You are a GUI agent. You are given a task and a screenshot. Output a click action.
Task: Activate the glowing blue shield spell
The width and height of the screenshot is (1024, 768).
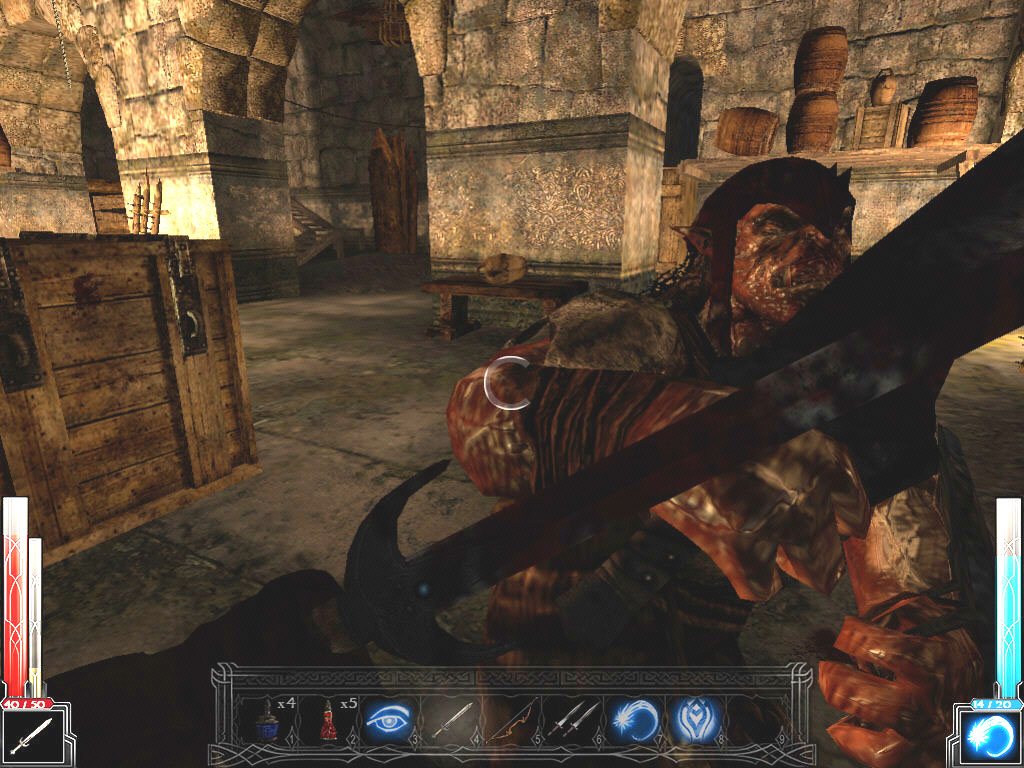696,720
